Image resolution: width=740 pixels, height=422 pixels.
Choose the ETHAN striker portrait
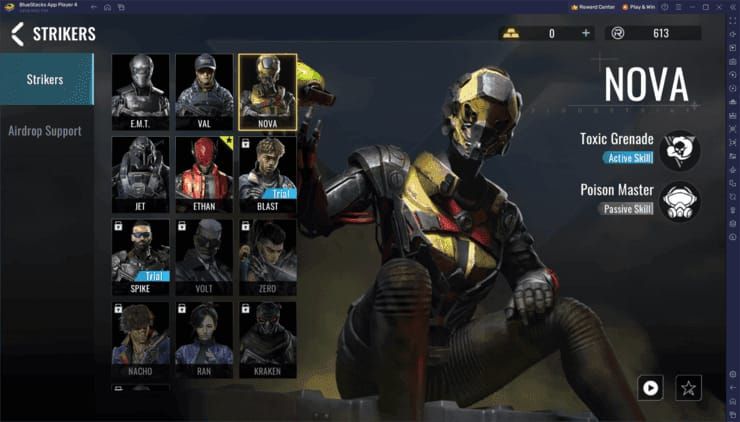[204, 174]
